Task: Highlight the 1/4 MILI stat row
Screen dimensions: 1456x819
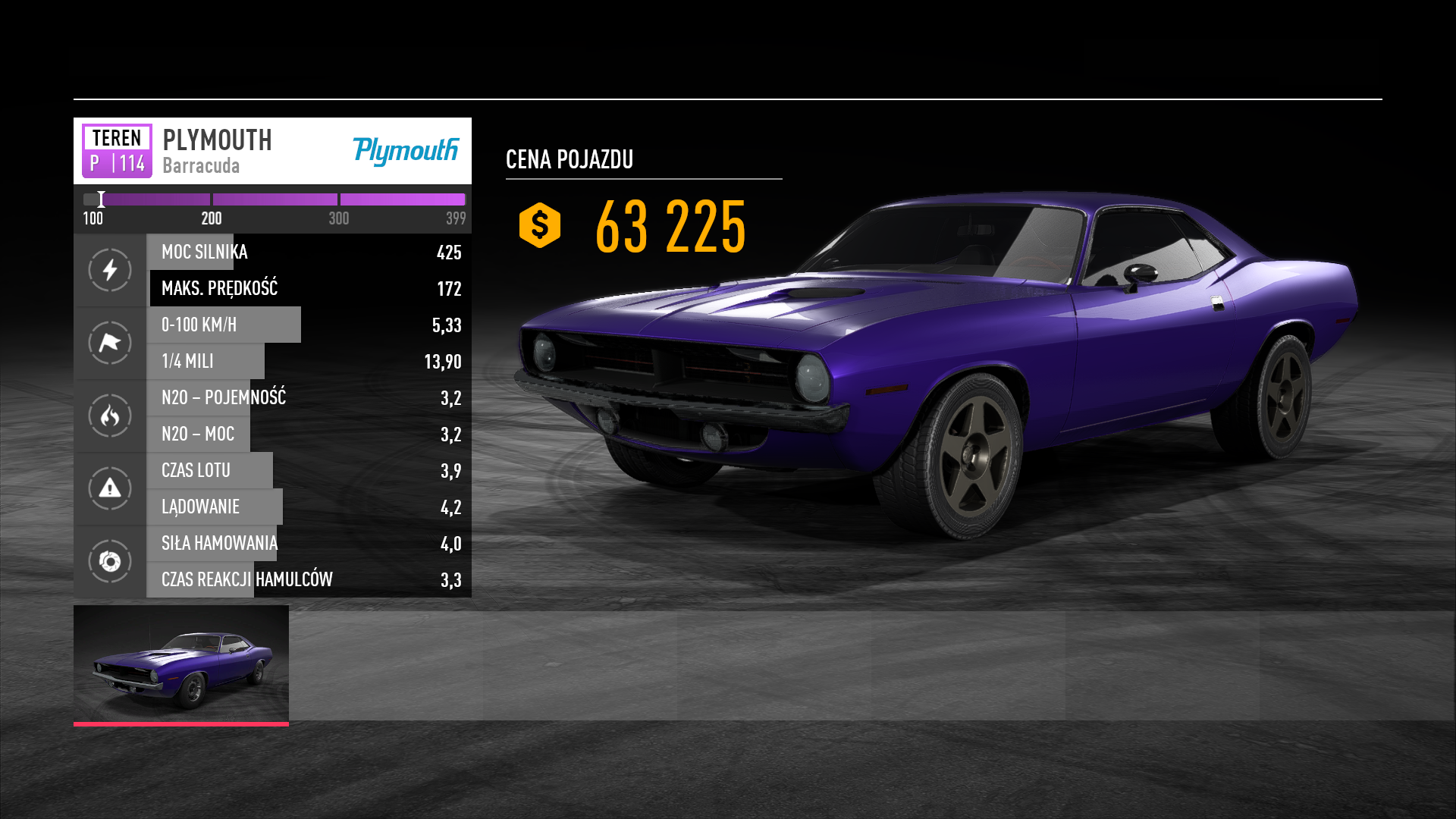Action: pos(309,362)
